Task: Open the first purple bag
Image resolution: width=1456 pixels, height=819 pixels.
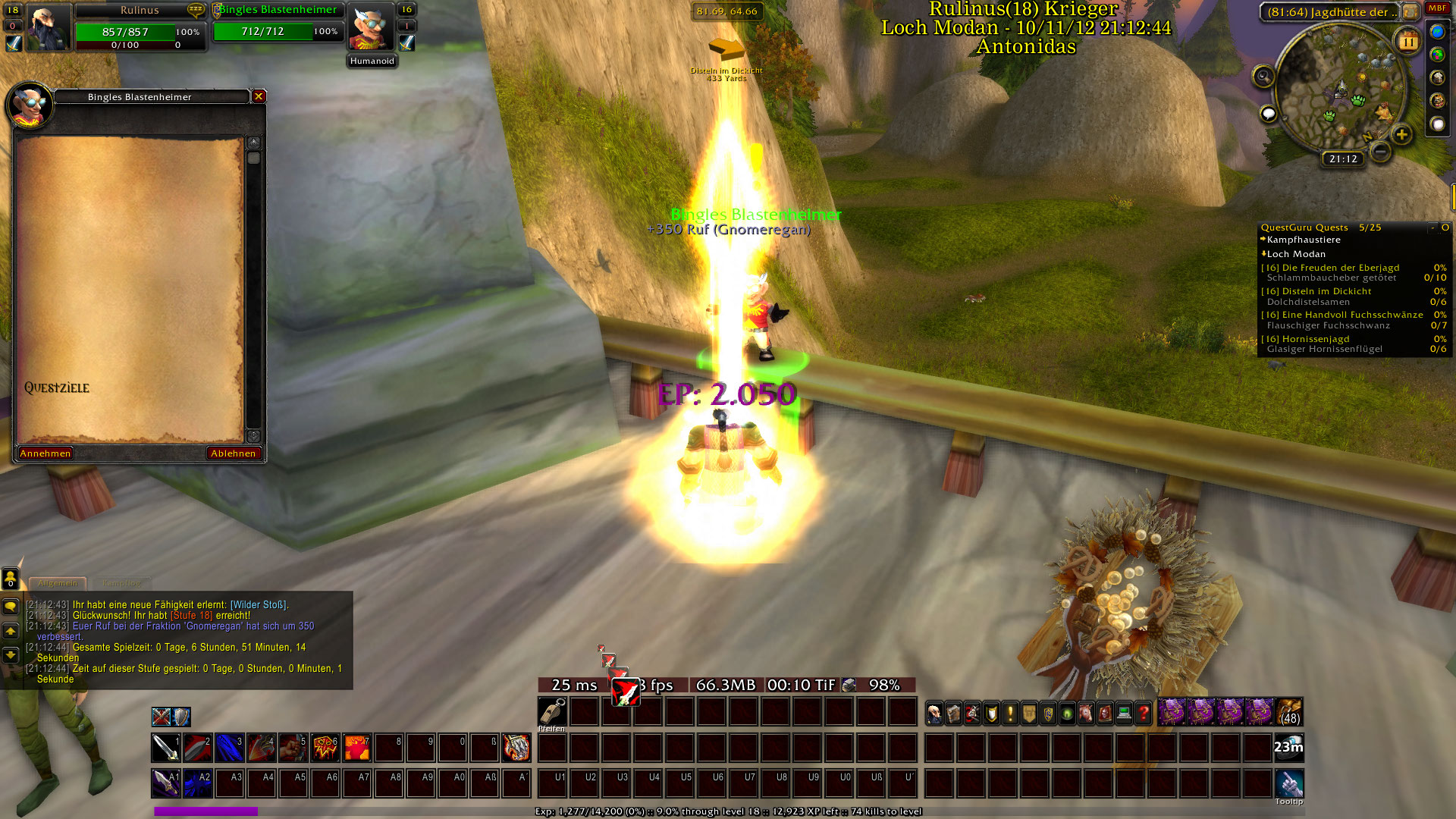Action: click(1172, 713)
